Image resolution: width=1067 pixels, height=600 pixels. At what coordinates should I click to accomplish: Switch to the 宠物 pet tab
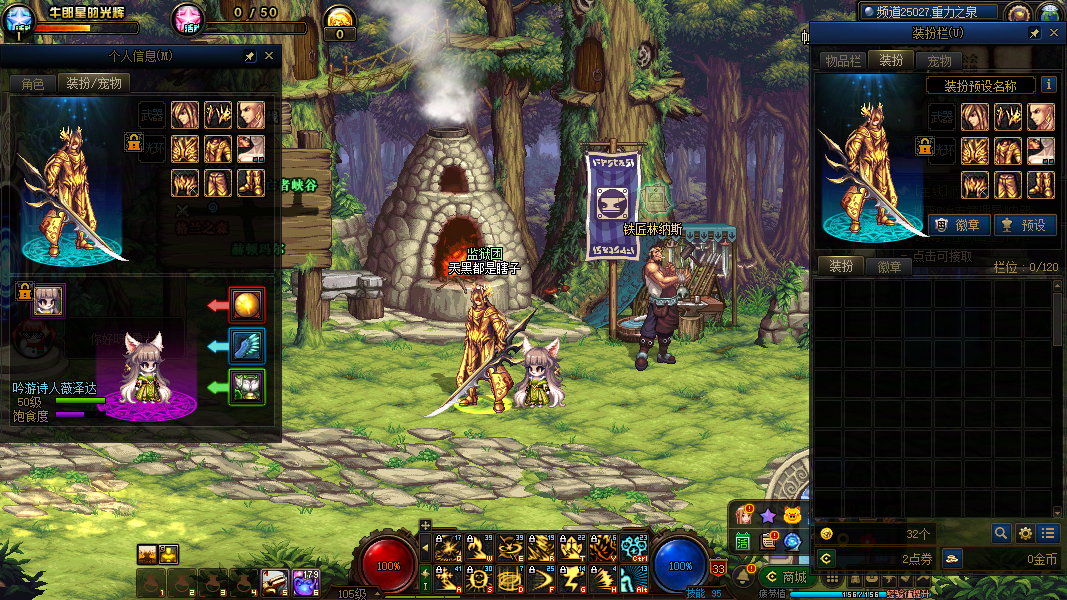click(939, 61)
